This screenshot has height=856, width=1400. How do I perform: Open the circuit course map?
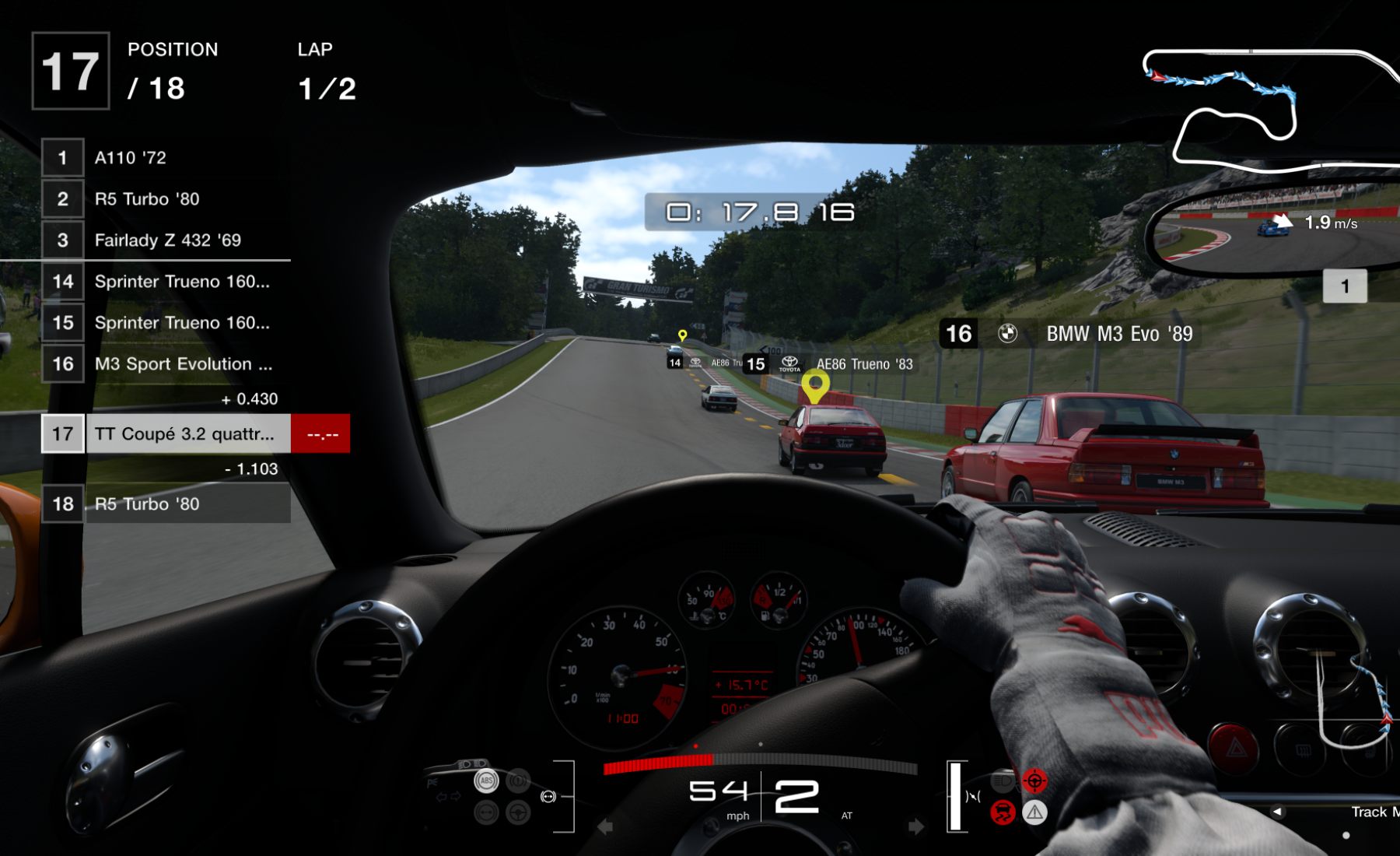(1268, 109)
